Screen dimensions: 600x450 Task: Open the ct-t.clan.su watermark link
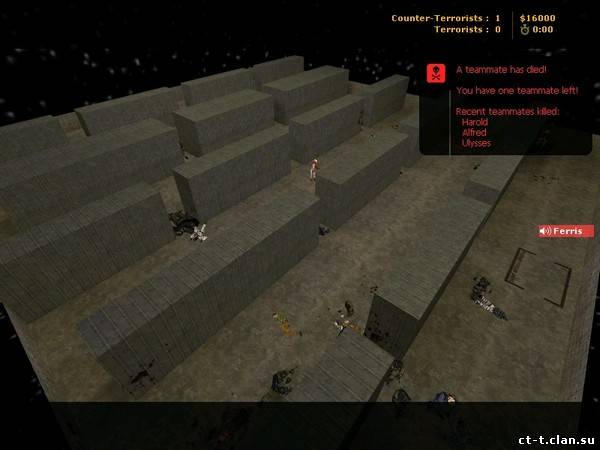[x=553, y=438]
